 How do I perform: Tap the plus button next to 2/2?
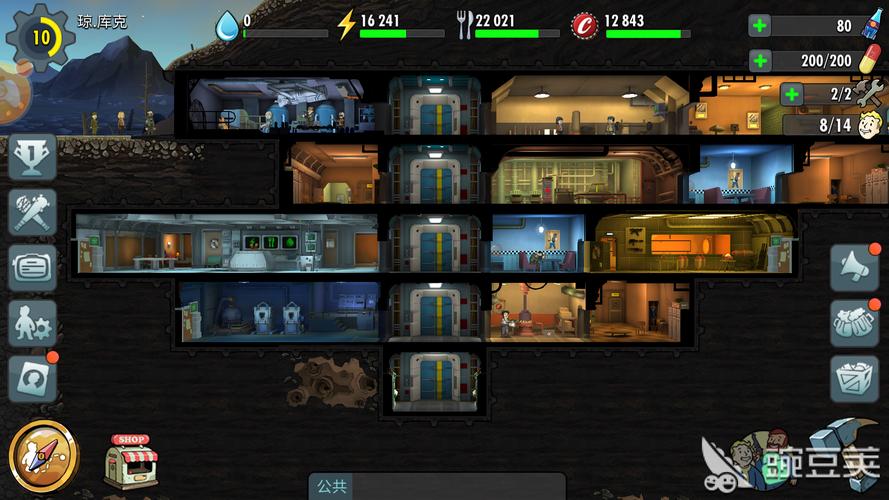click(793, 95)
